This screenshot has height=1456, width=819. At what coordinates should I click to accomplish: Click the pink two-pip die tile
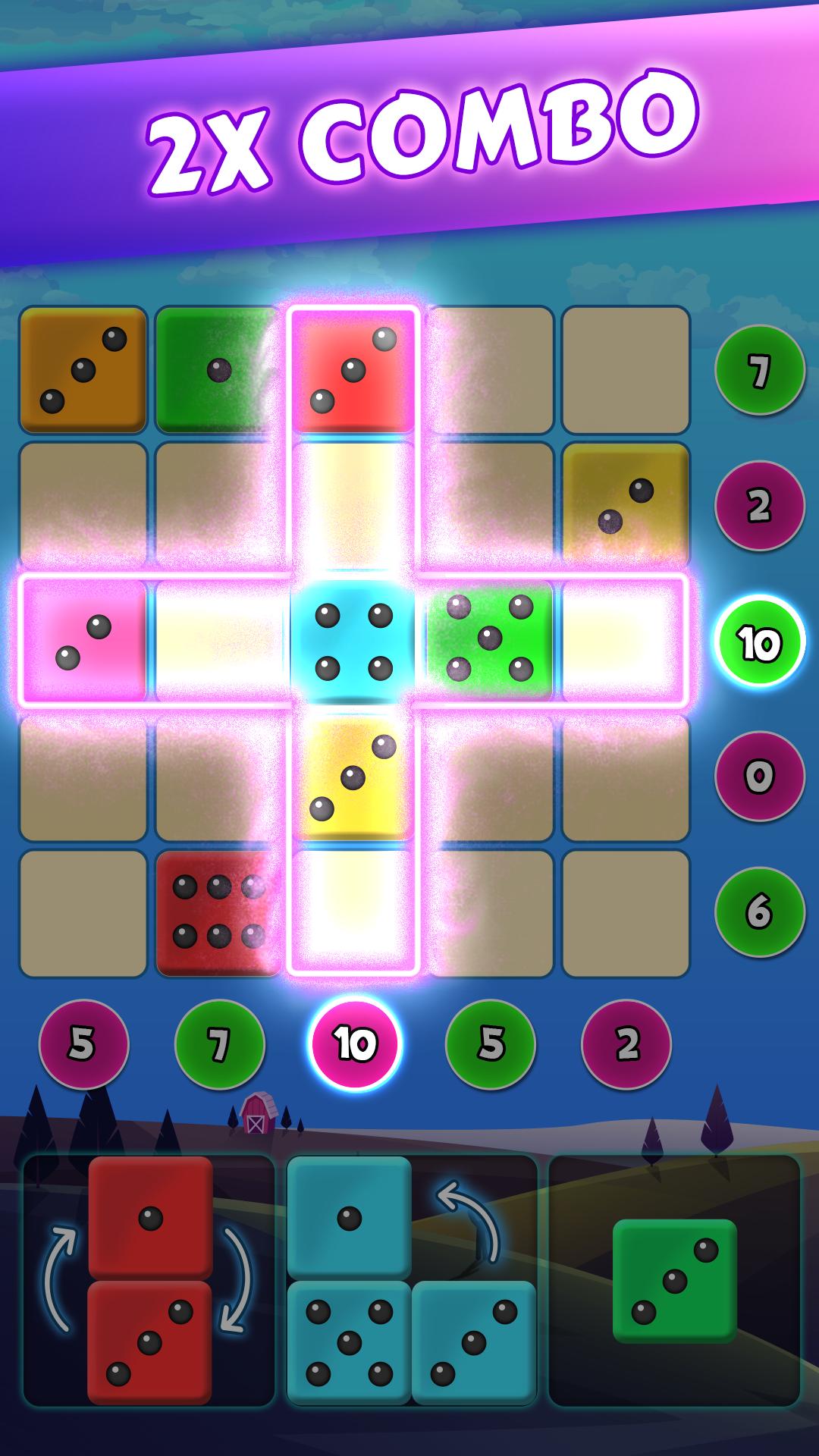[83, 642]
